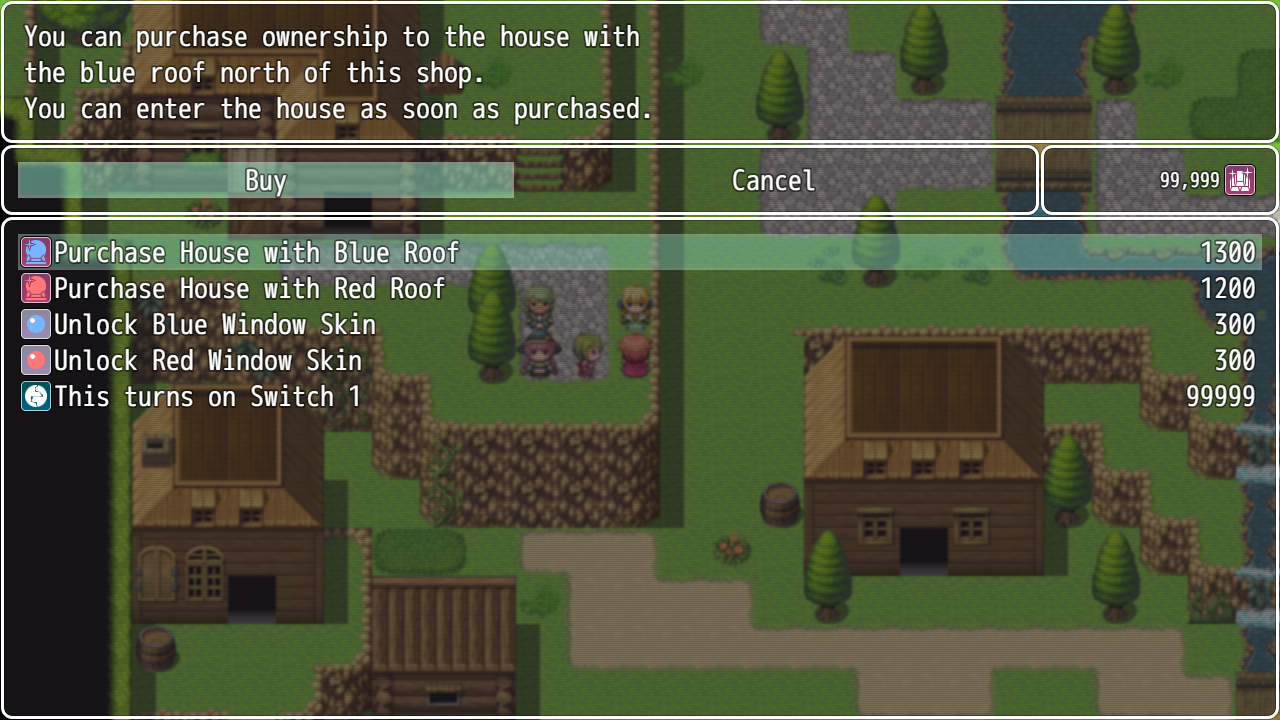The image size is (1280, 720).
Task: Select Cancel to leave the shop
Action: (773, 181)
